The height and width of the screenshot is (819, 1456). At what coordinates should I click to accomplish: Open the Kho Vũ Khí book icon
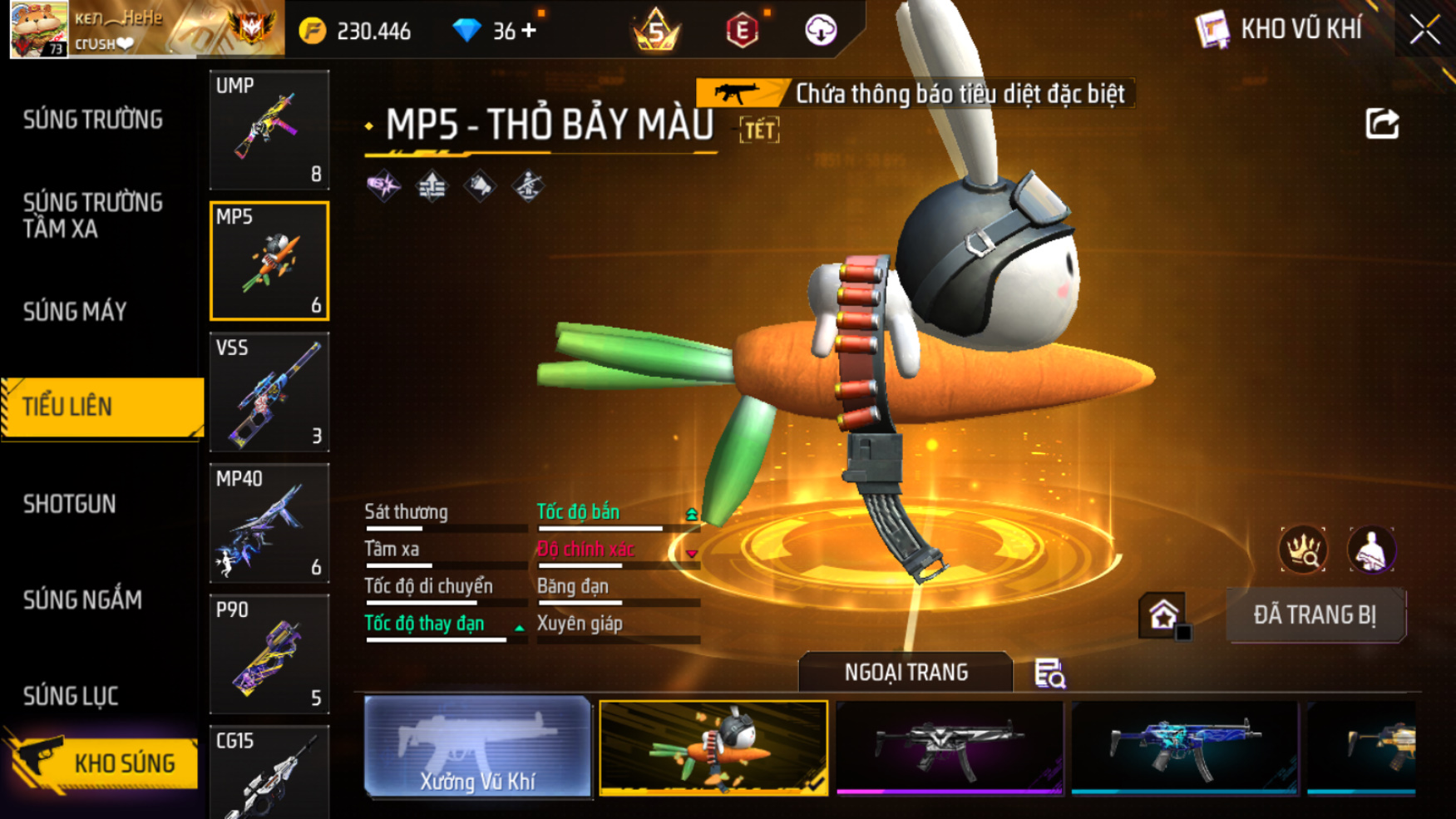point(1212,30)
